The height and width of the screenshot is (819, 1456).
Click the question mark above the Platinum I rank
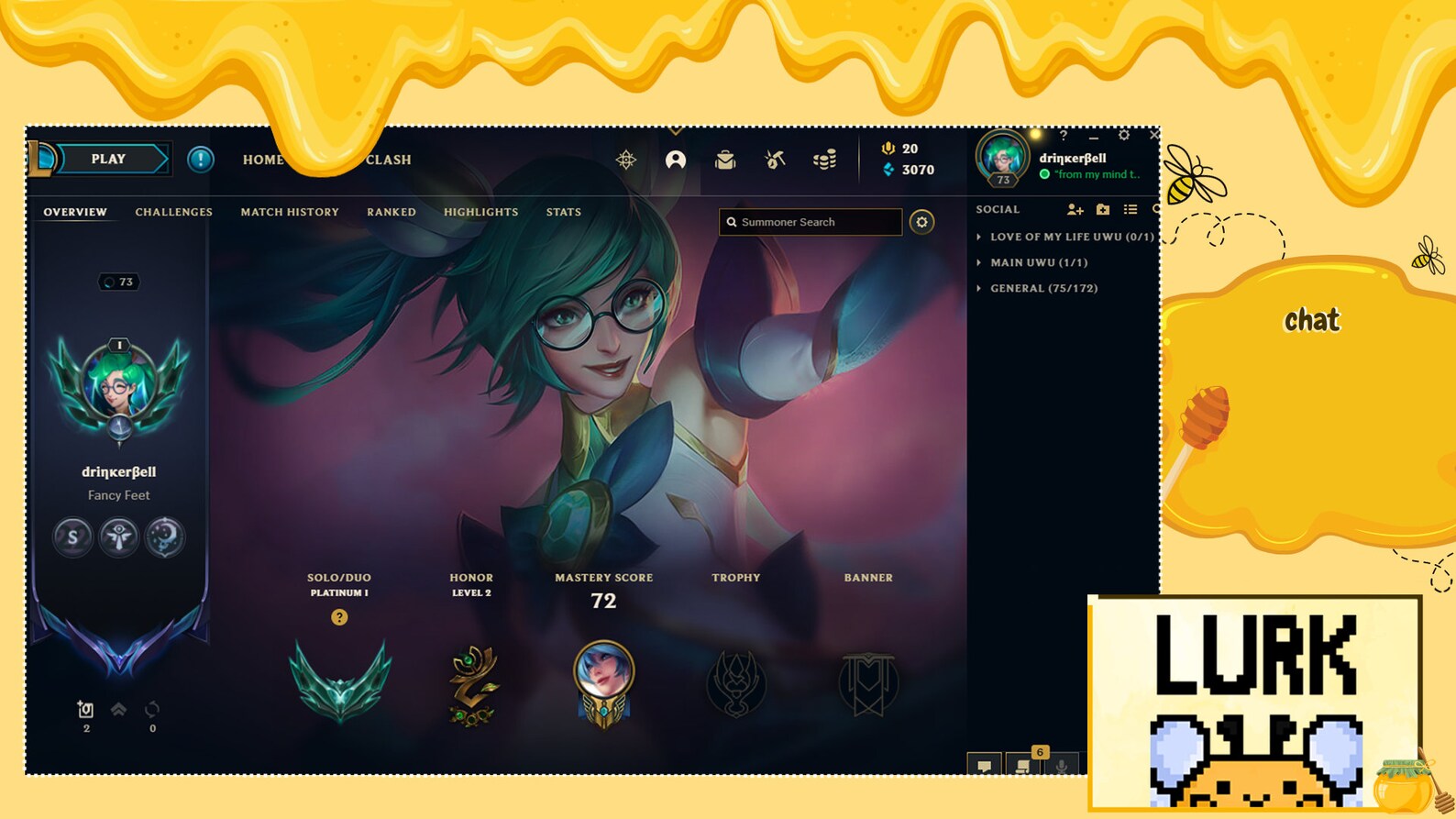click(x=340, y=616)
